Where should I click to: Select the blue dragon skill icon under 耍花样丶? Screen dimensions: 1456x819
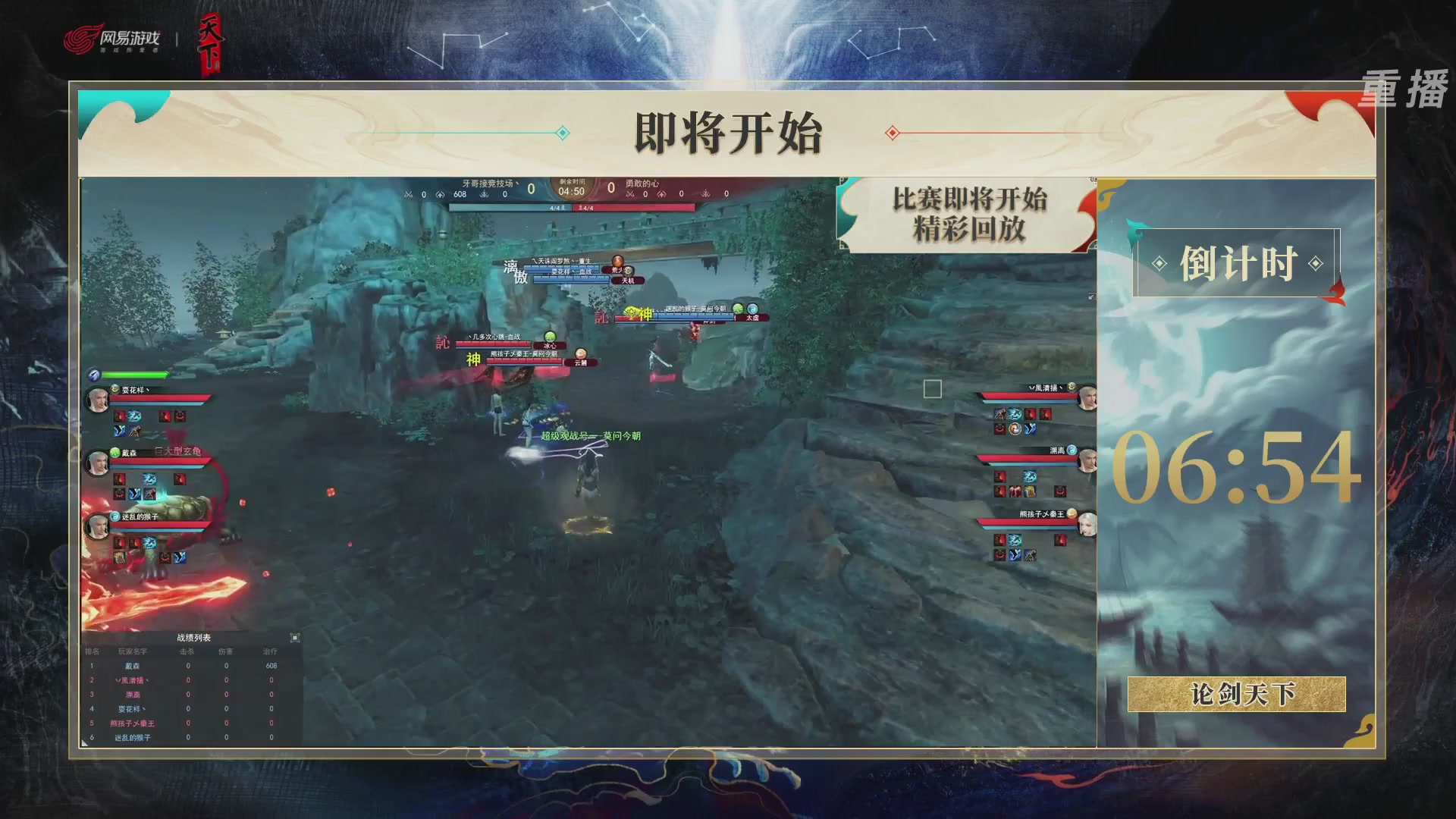pos(135,416)
